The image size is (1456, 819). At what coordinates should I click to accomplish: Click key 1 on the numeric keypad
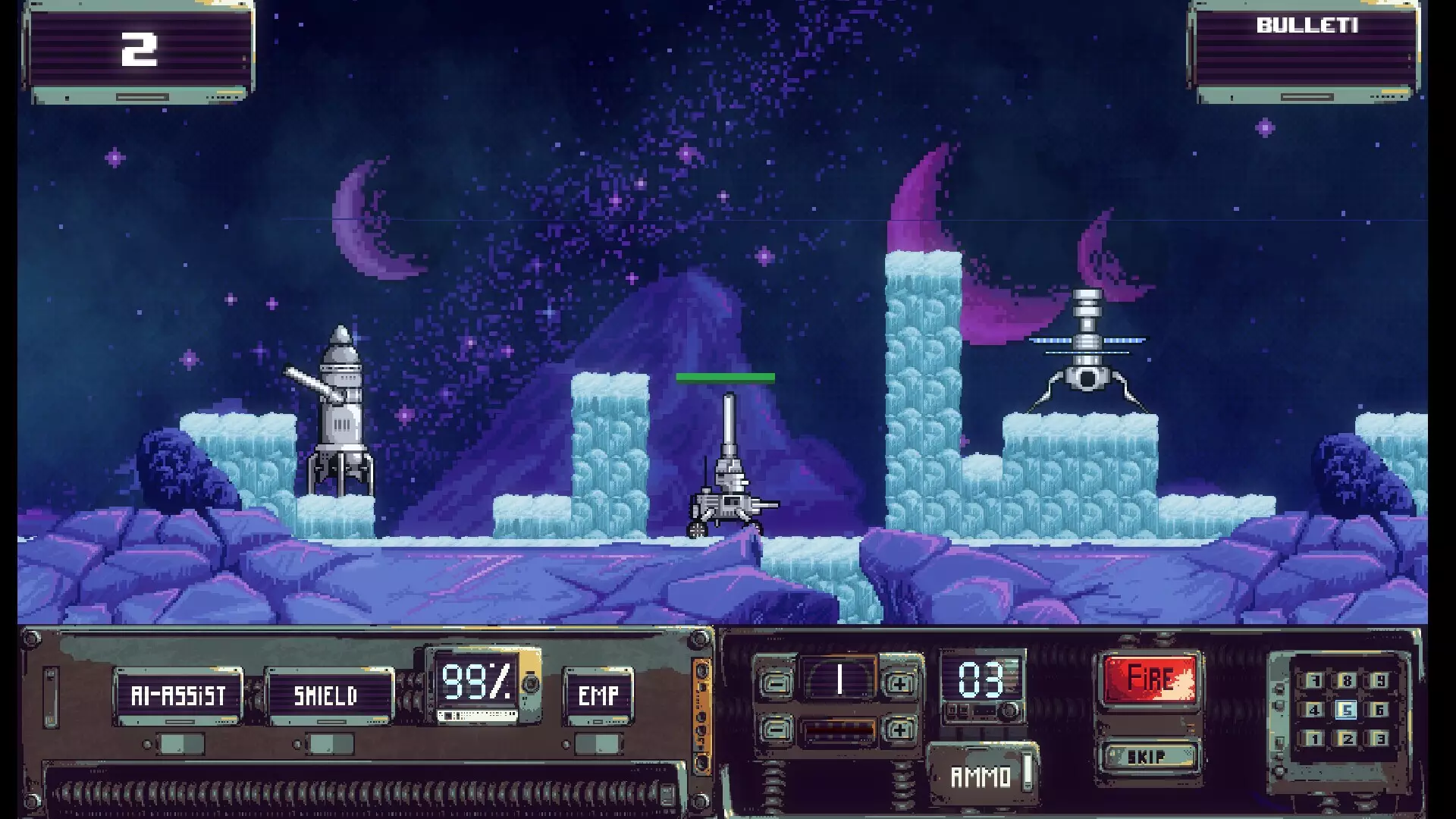[1314, 739]
